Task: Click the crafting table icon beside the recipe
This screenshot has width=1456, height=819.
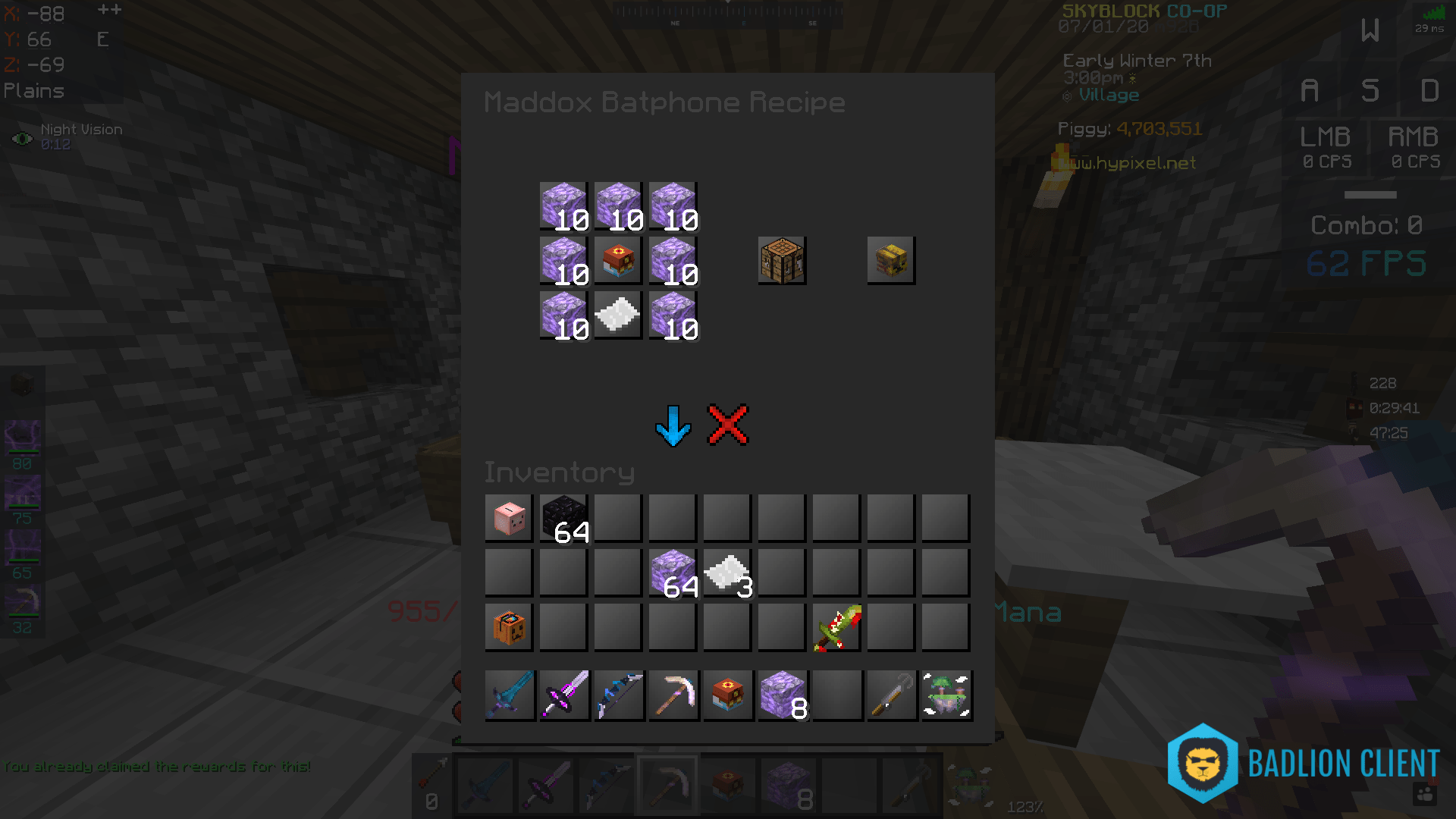Action: pyautogui.click(x=781, y=260)
